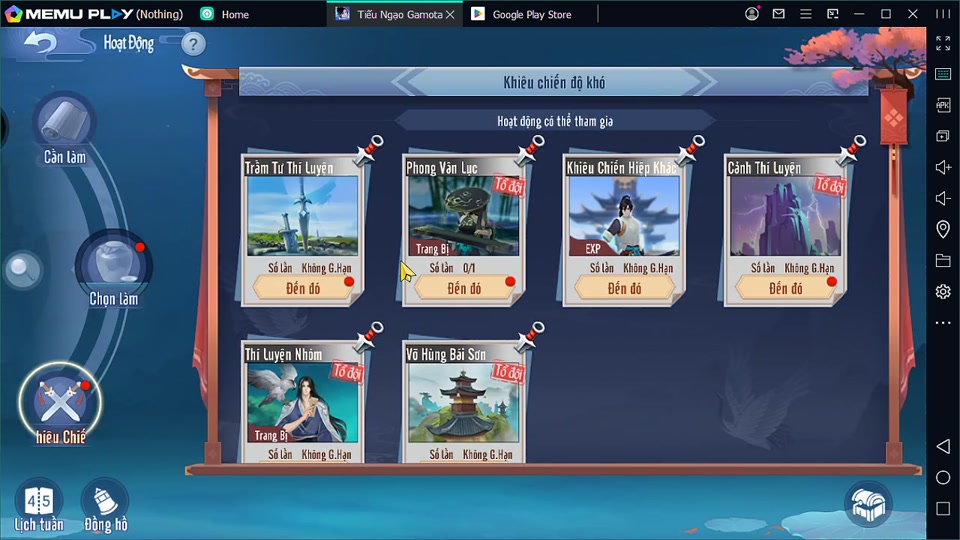Click the magnifying glass search icon
The image size is (960, 540).
coord(22,268)
